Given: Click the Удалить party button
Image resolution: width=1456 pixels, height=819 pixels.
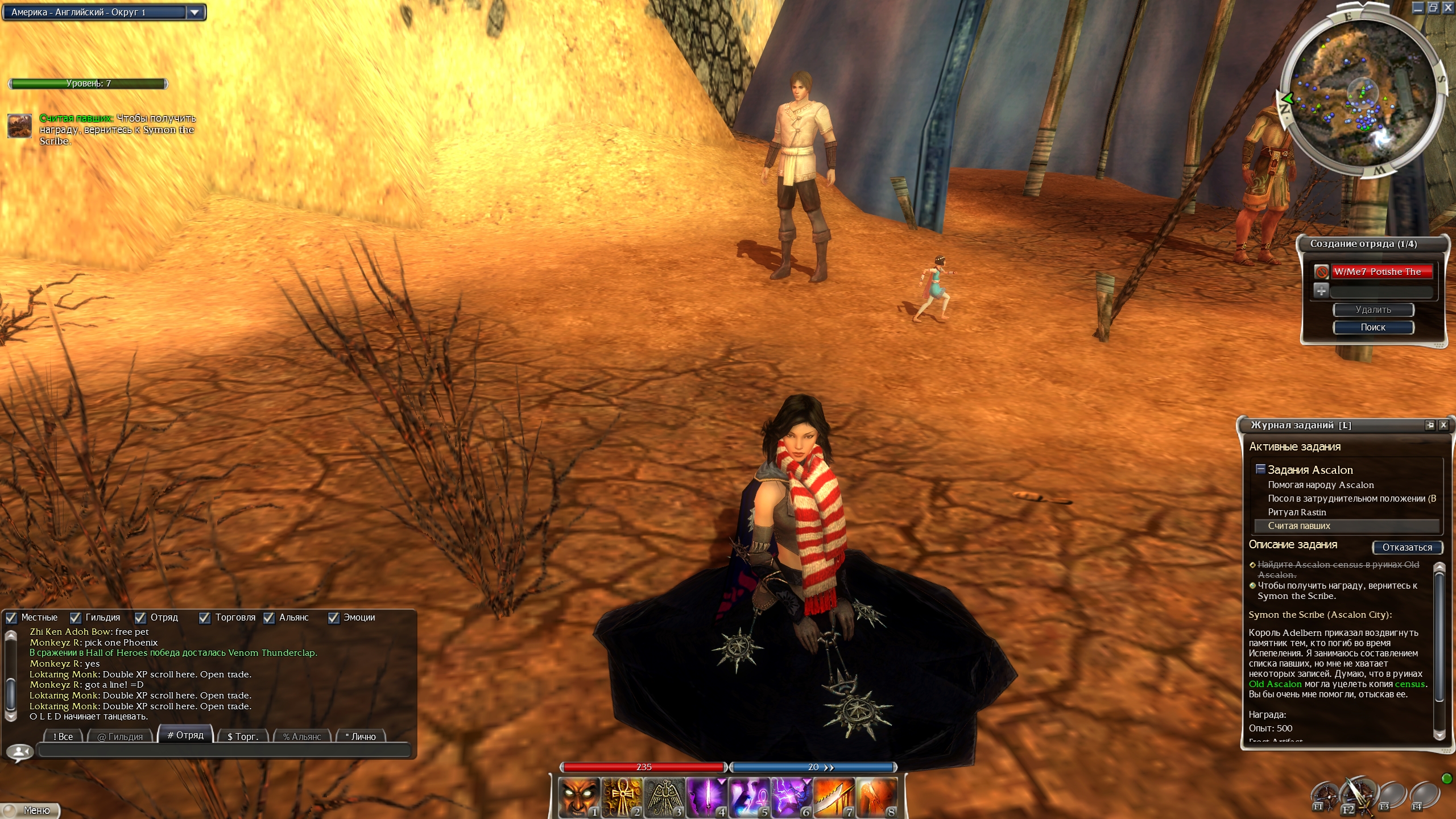Looking at the screenshot, I should pos(1373,310).
